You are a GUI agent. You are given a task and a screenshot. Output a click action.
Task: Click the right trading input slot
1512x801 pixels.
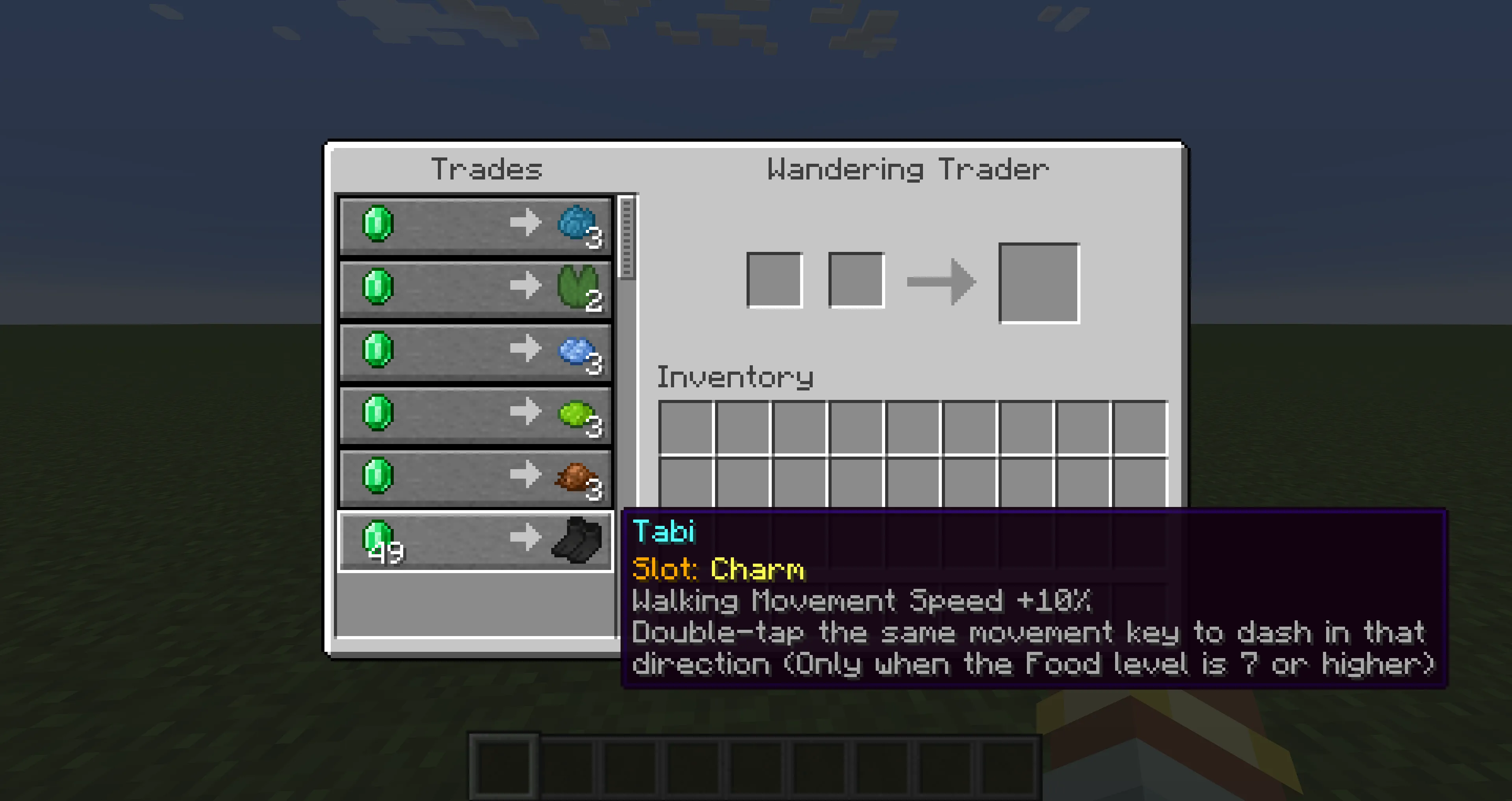tap(856, 281)
